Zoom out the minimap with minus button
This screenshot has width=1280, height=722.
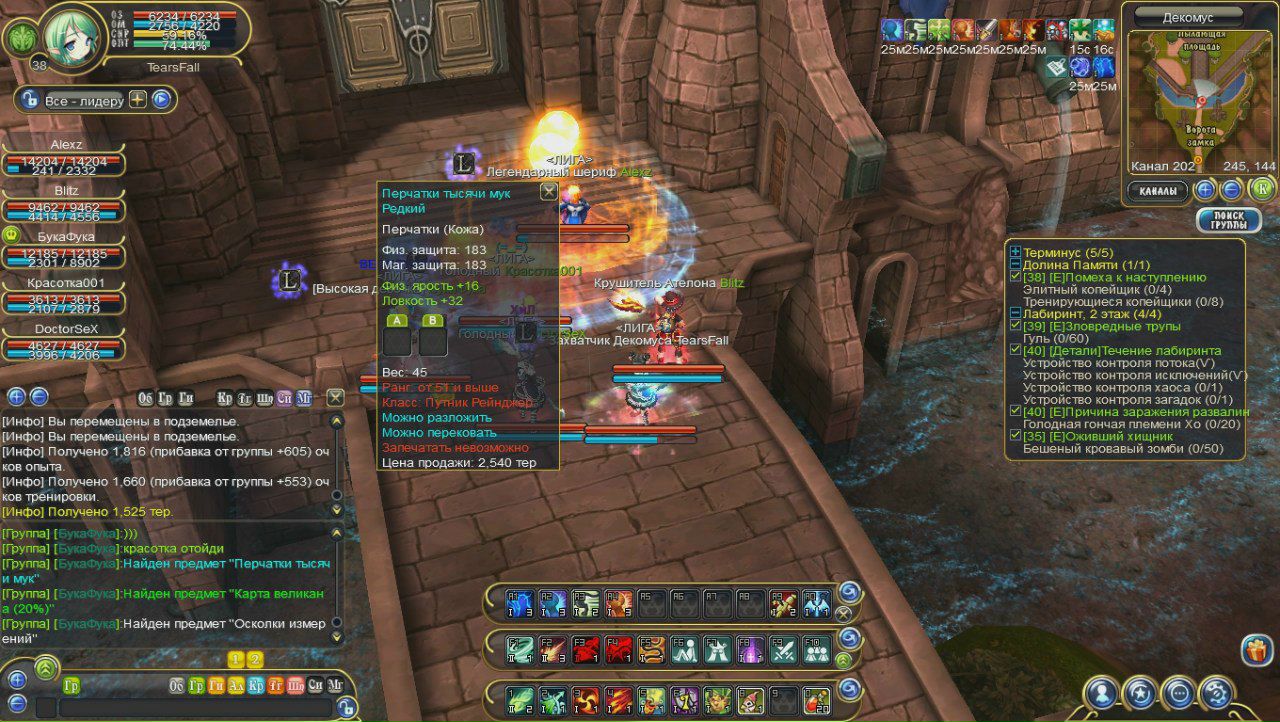click(x=1232, y=189)
